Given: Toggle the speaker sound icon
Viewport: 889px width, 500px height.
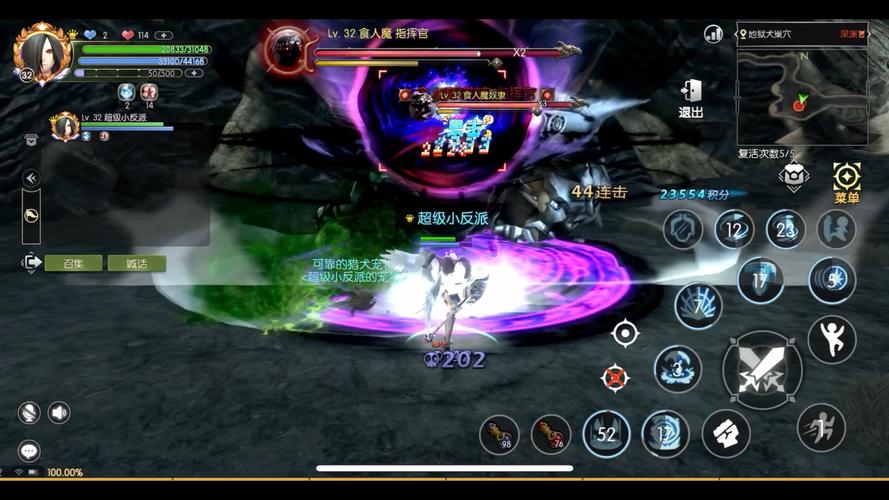Looking at the screenshot, I should point(59,412).
